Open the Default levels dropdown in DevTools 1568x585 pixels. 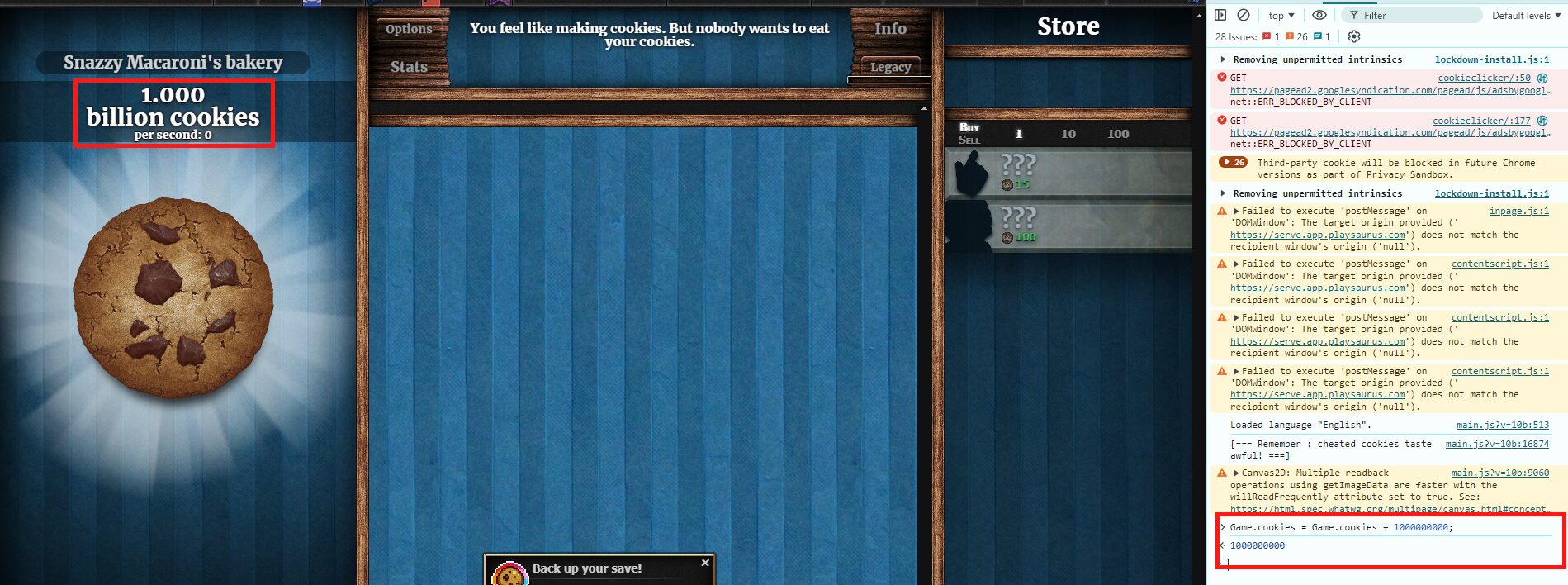(x=1526, y=15)
